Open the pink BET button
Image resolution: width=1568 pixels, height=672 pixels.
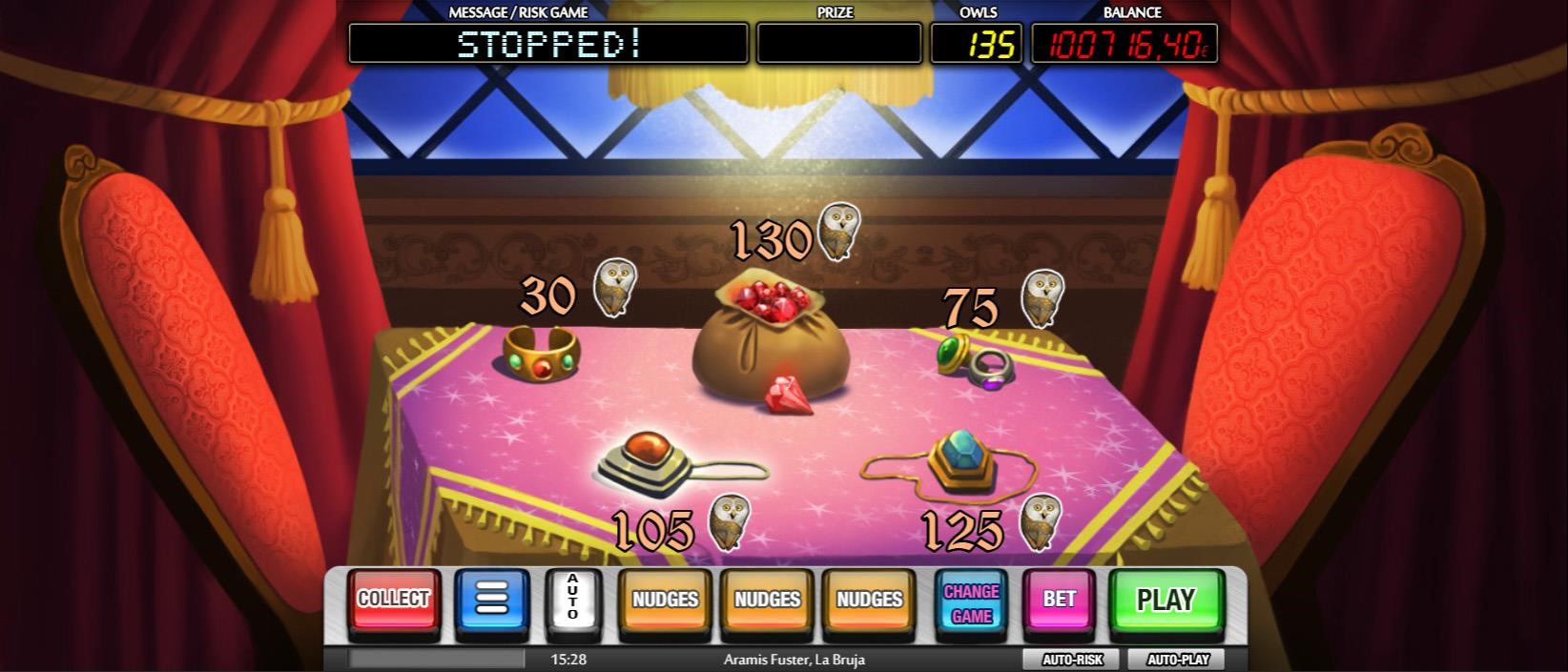tap(1059, 600)
